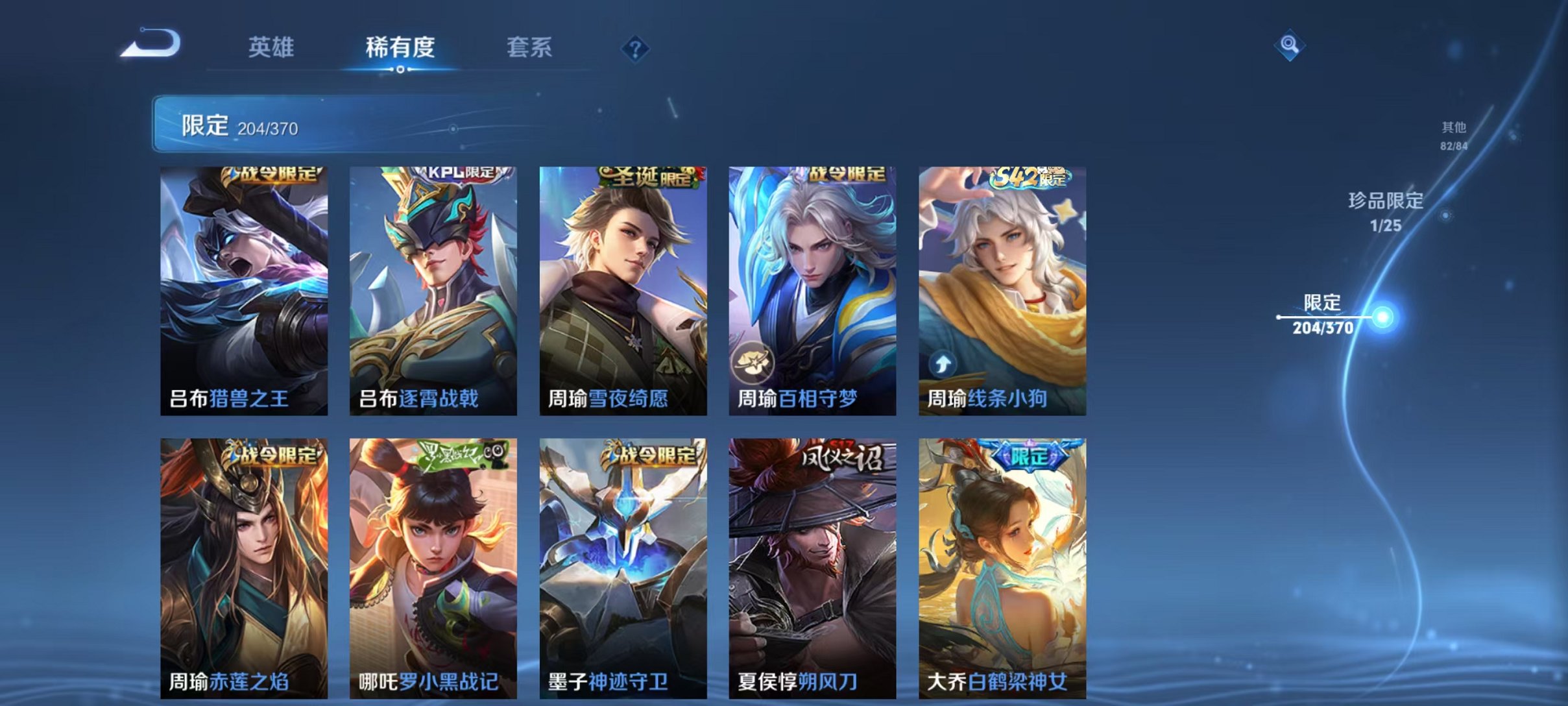Switch to the 英雄 tab
The height and width of the screenshot is (706, 1568).
click(272, 47)
